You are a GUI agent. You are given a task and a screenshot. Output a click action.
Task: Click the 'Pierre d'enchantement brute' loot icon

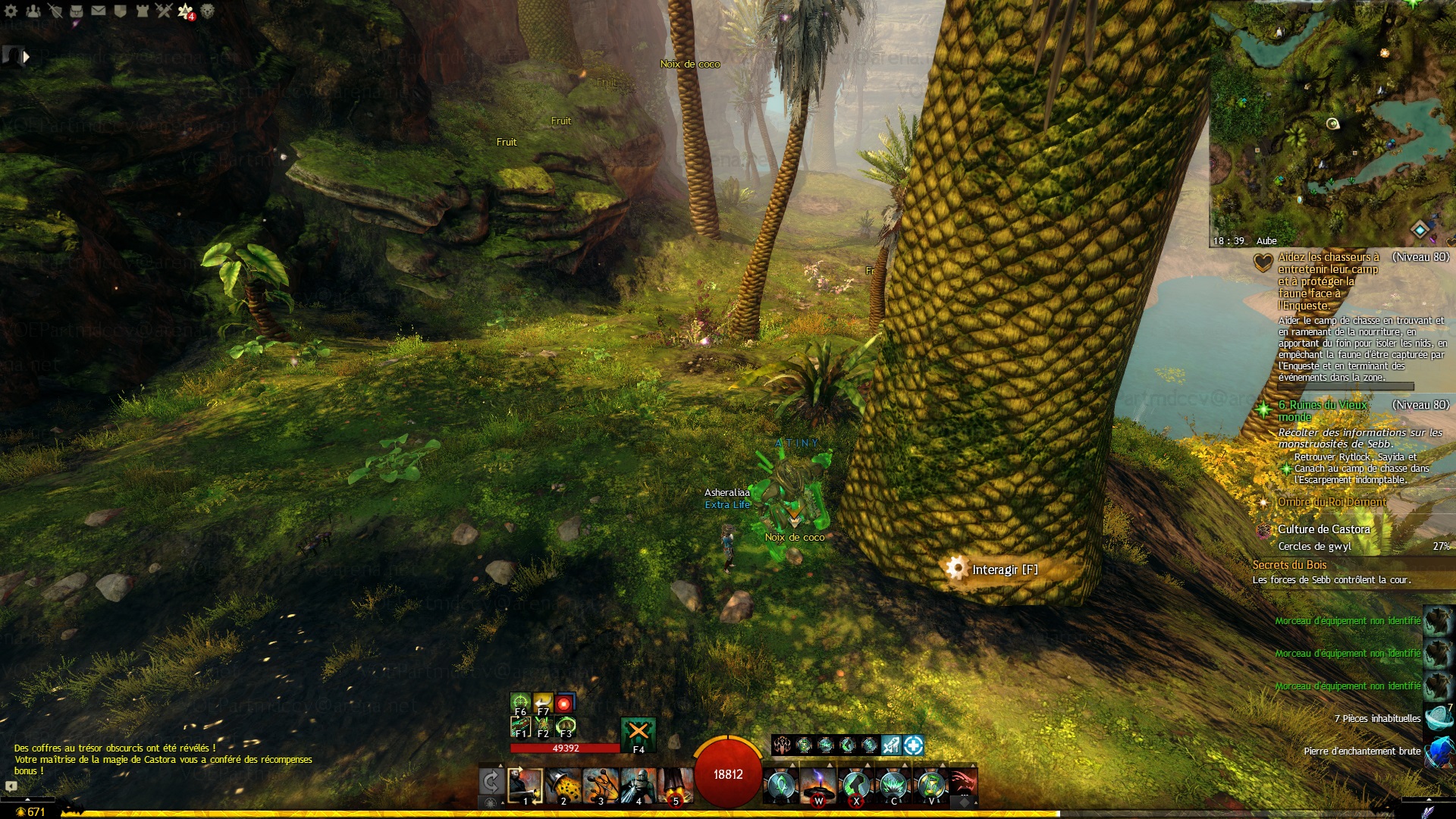coord(1439,752)
